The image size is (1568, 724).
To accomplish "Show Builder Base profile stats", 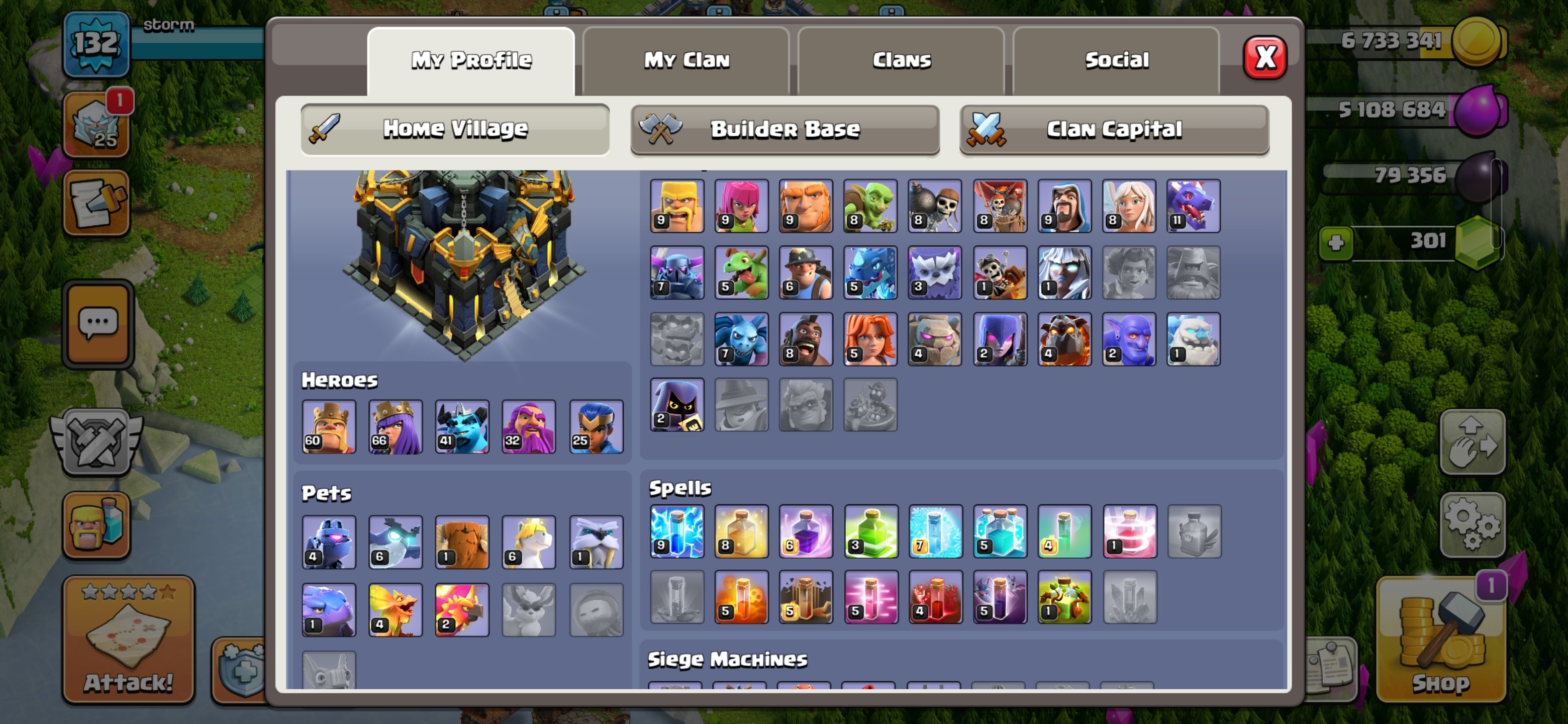I will point(785,129).
